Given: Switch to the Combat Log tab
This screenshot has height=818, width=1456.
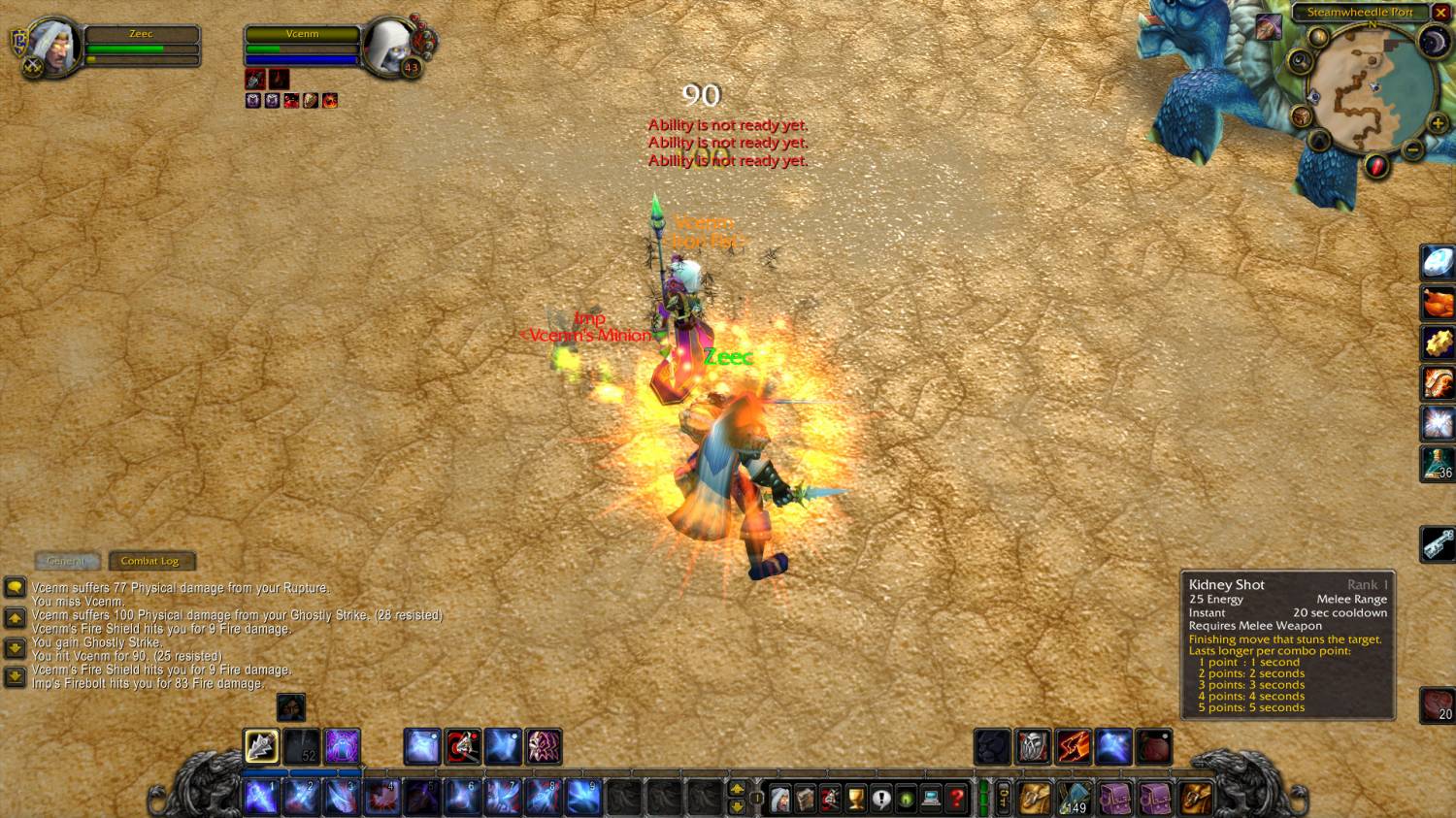Looking at the screenshot, I should 150,561.
